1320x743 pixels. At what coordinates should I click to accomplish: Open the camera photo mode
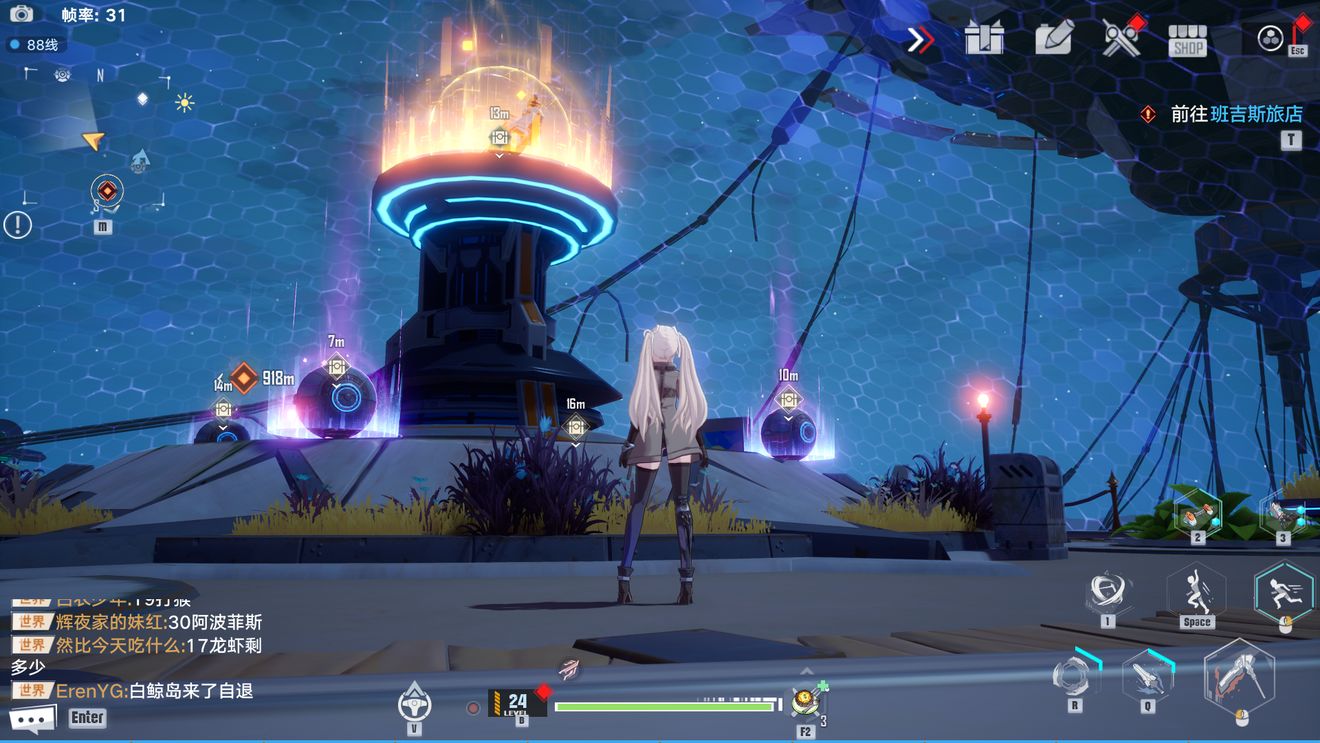coord(21,14)
